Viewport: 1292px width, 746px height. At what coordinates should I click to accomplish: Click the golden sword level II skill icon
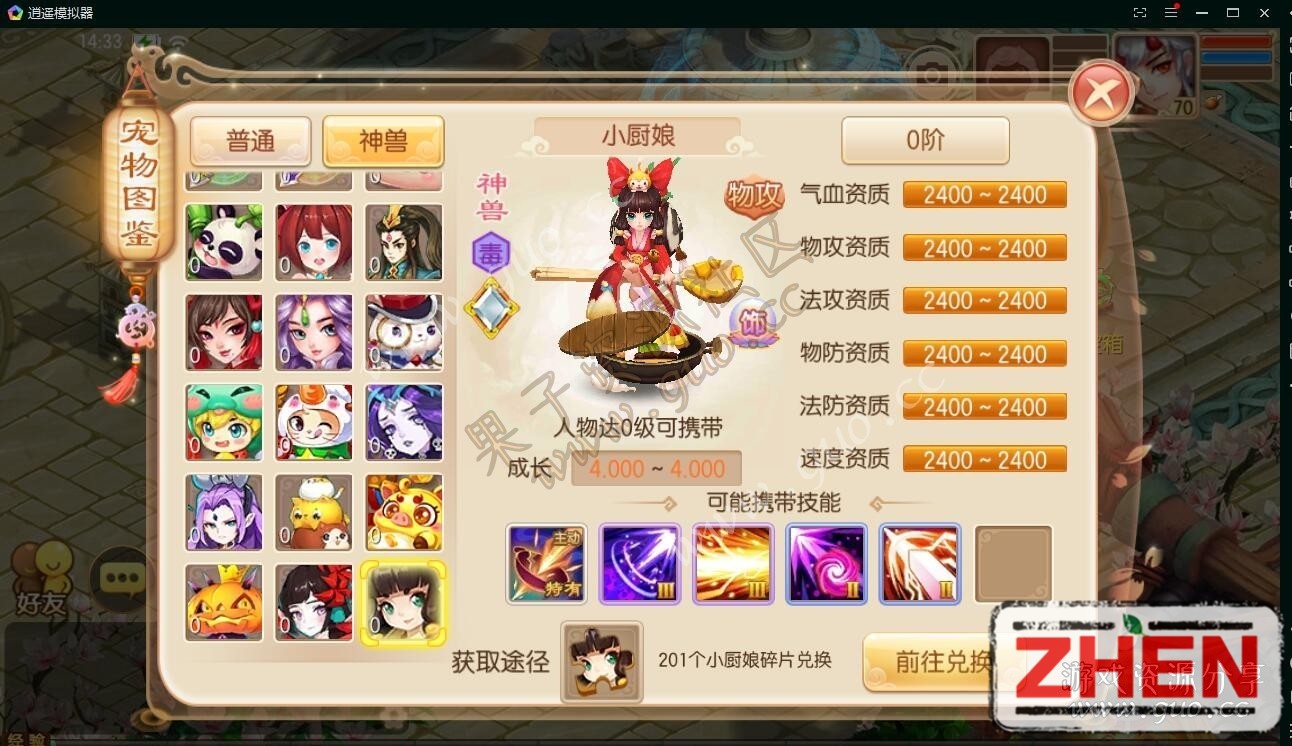point(919,564)
